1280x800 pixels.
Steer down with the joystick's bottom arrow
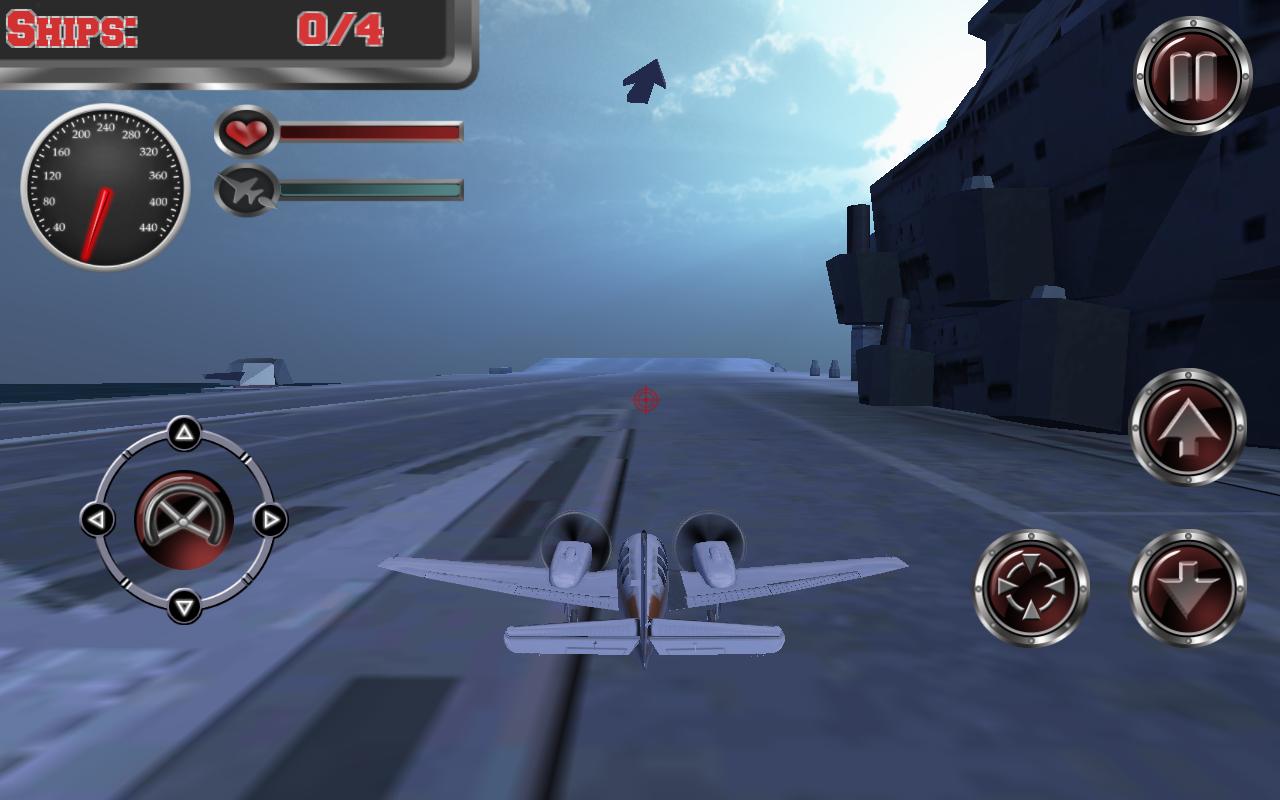coord(183,605)
